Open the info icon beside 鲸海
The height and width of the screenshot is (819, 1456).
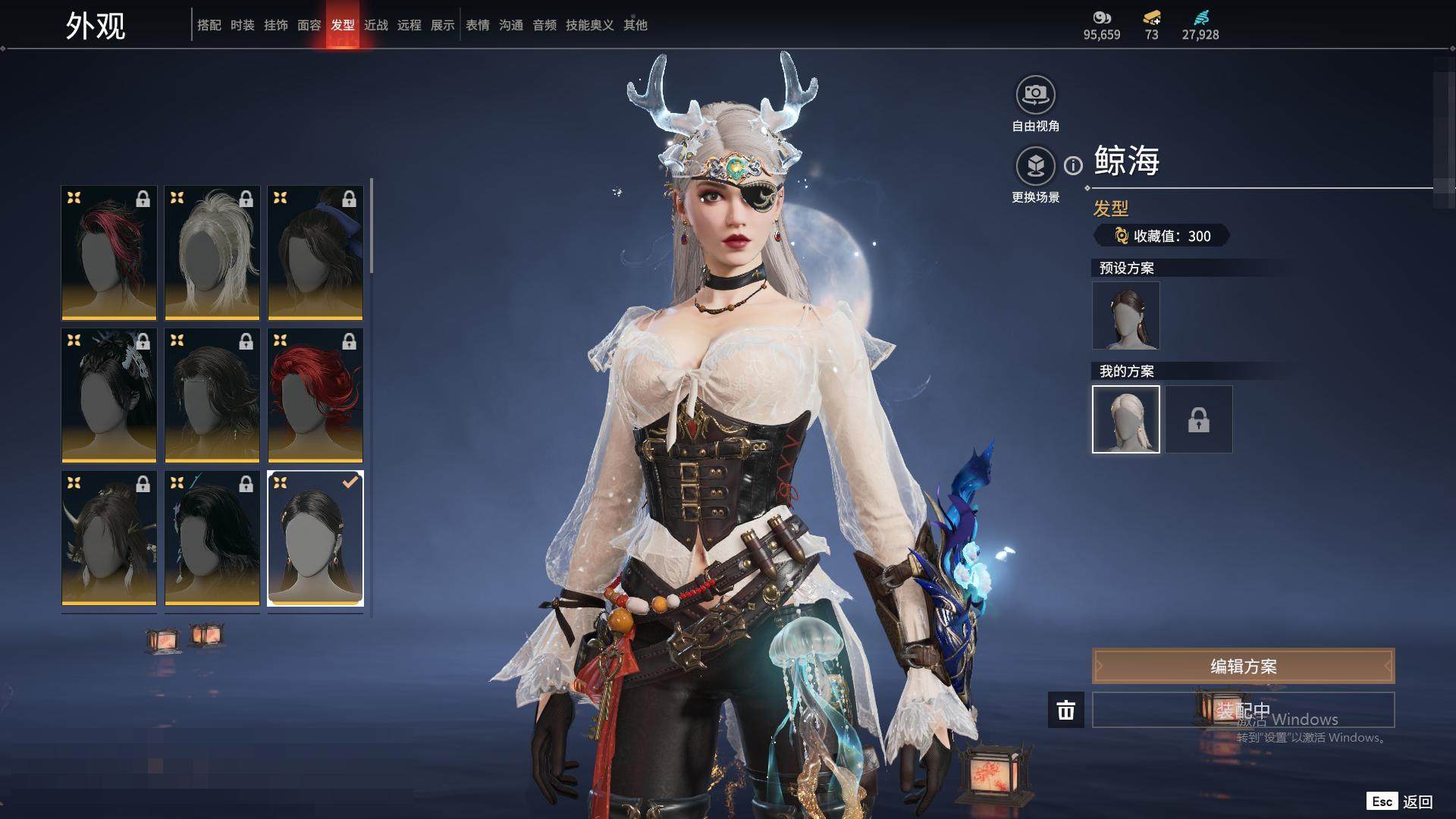coord(1073,165)
